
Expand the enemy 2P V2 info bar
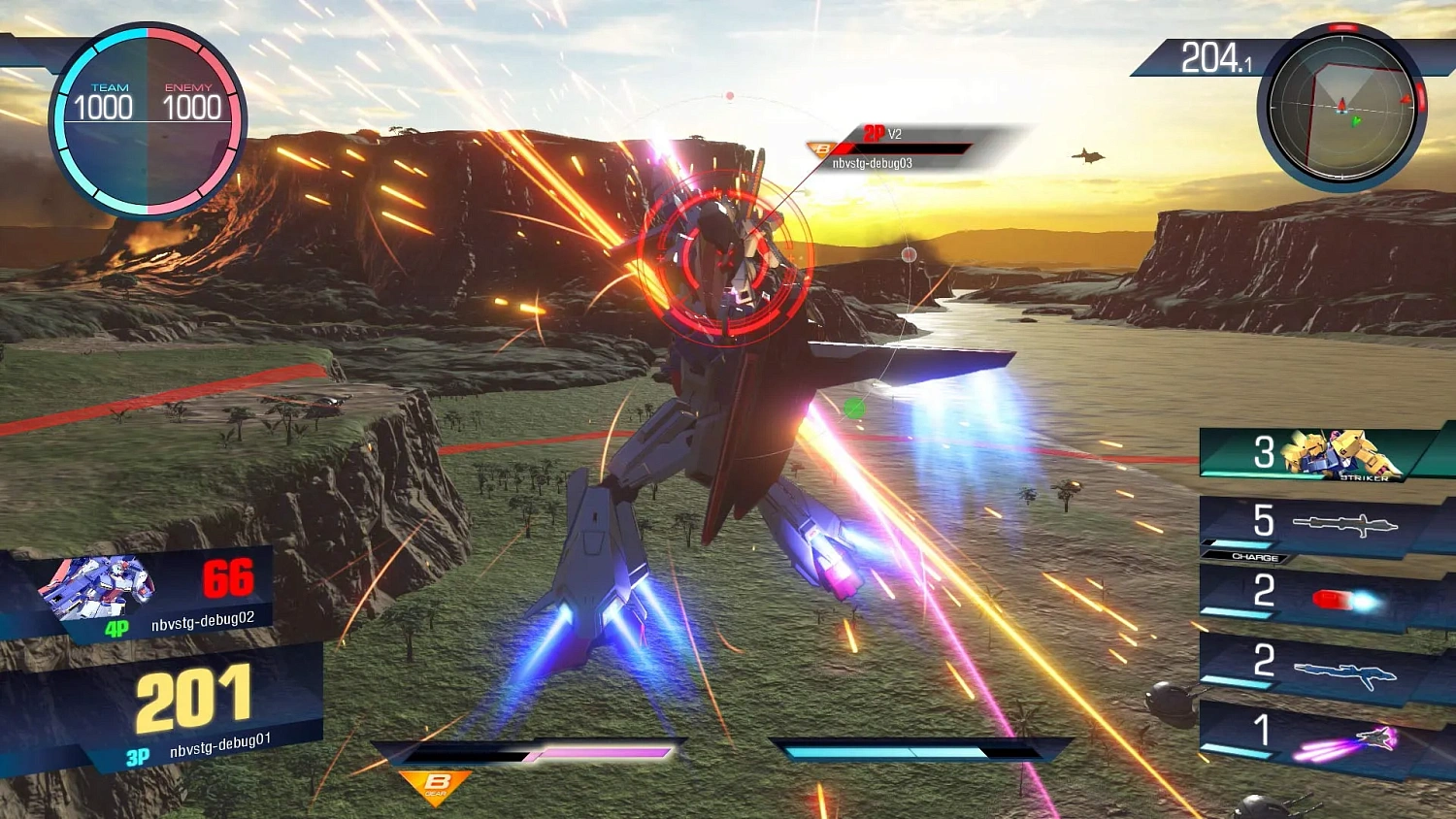point(903,147)
